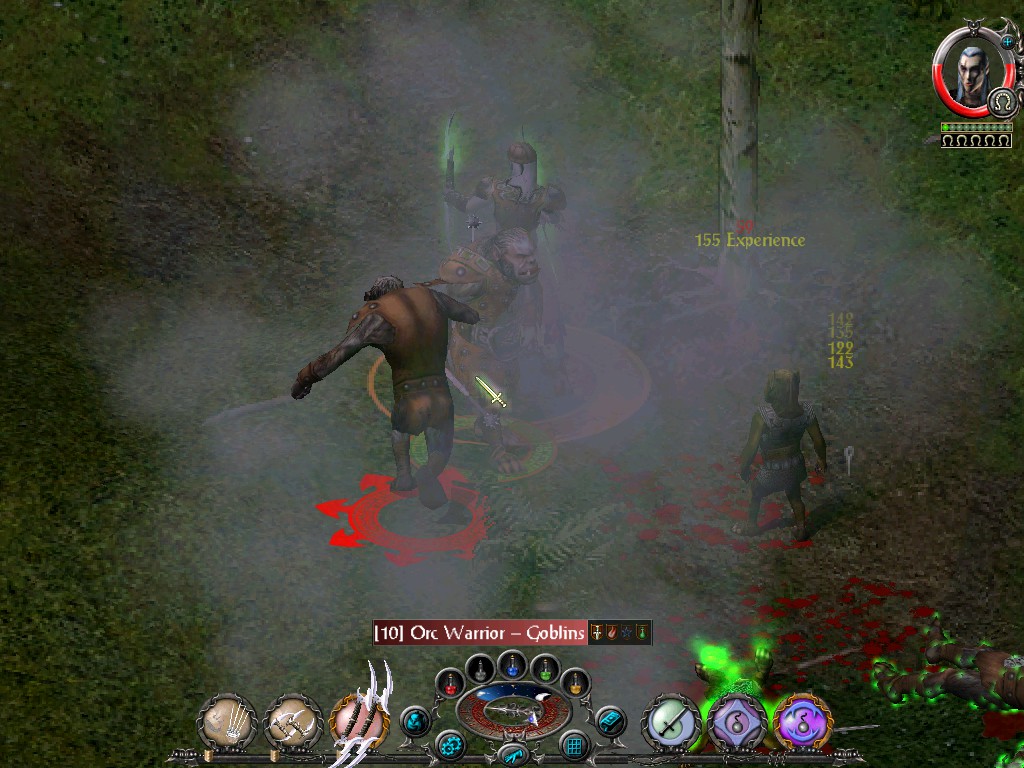Image resolution: width=1024 pixels, height=768 pixels.
Task: Use the yellow potion in the belt
Action: pyautogui.click(x=575, y=684)
